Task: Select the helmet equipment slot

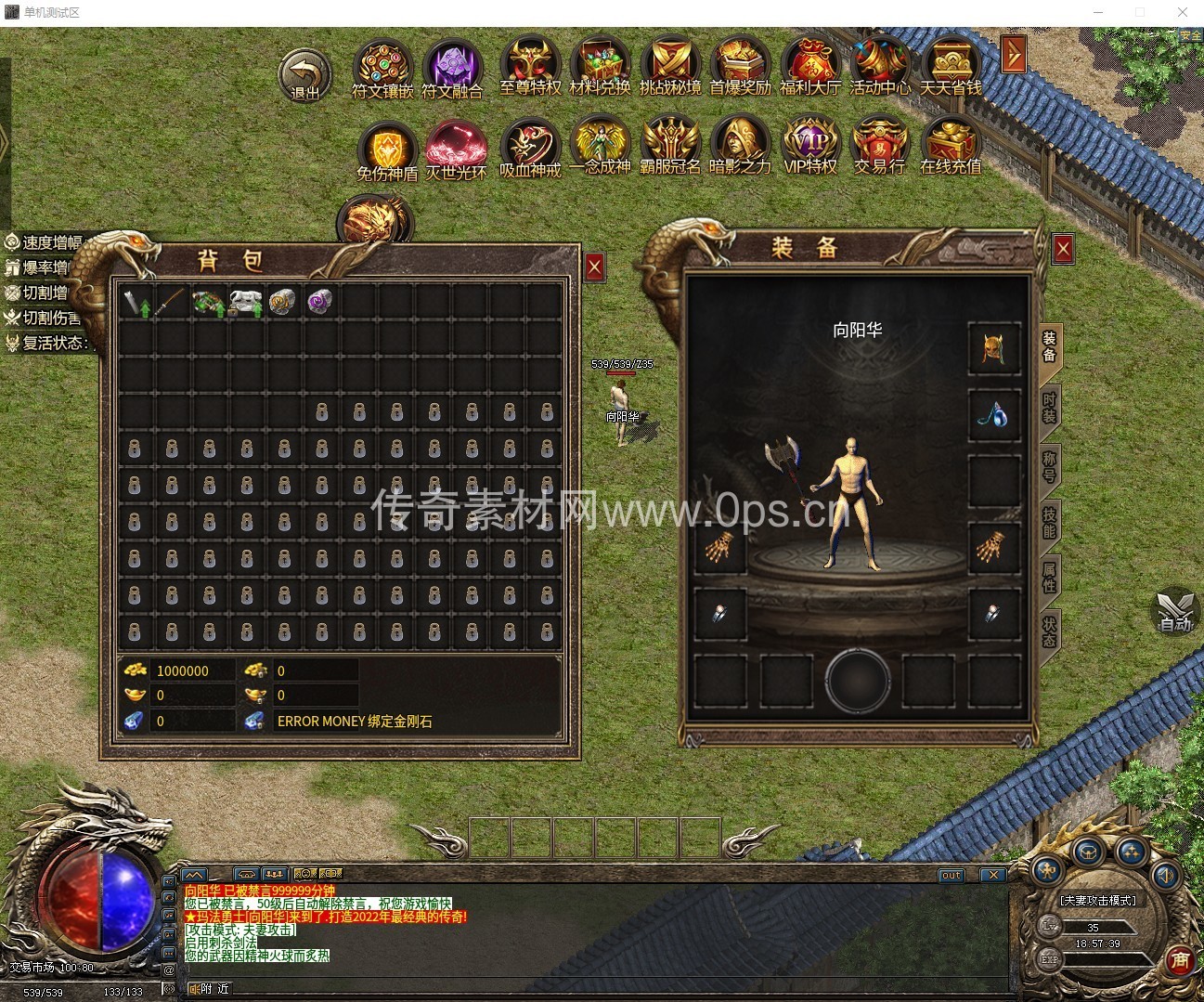Action: click(x=994, y=349)
